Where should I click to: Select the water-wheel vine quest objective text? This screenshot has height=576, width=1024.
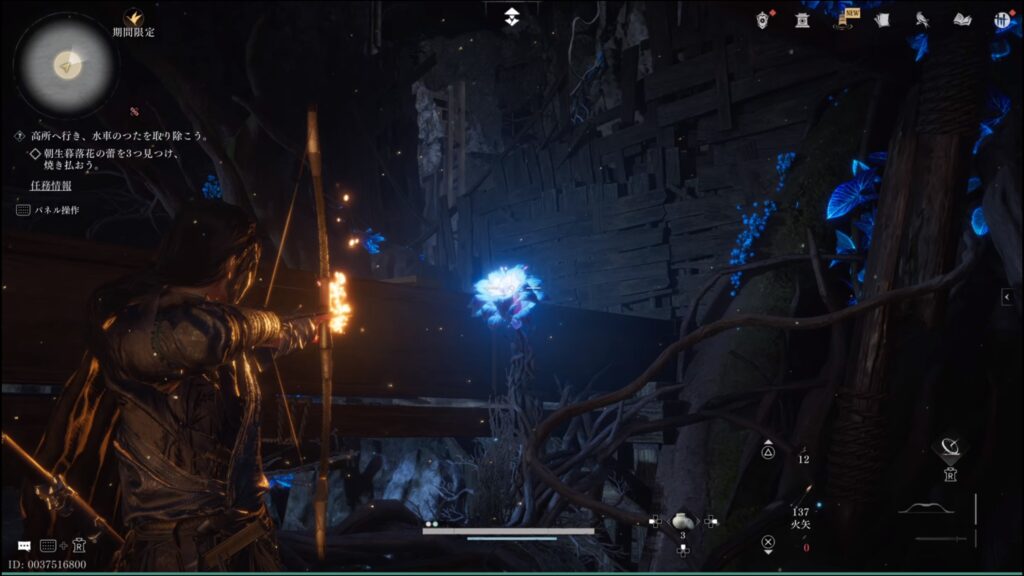(x=116, y=136)
